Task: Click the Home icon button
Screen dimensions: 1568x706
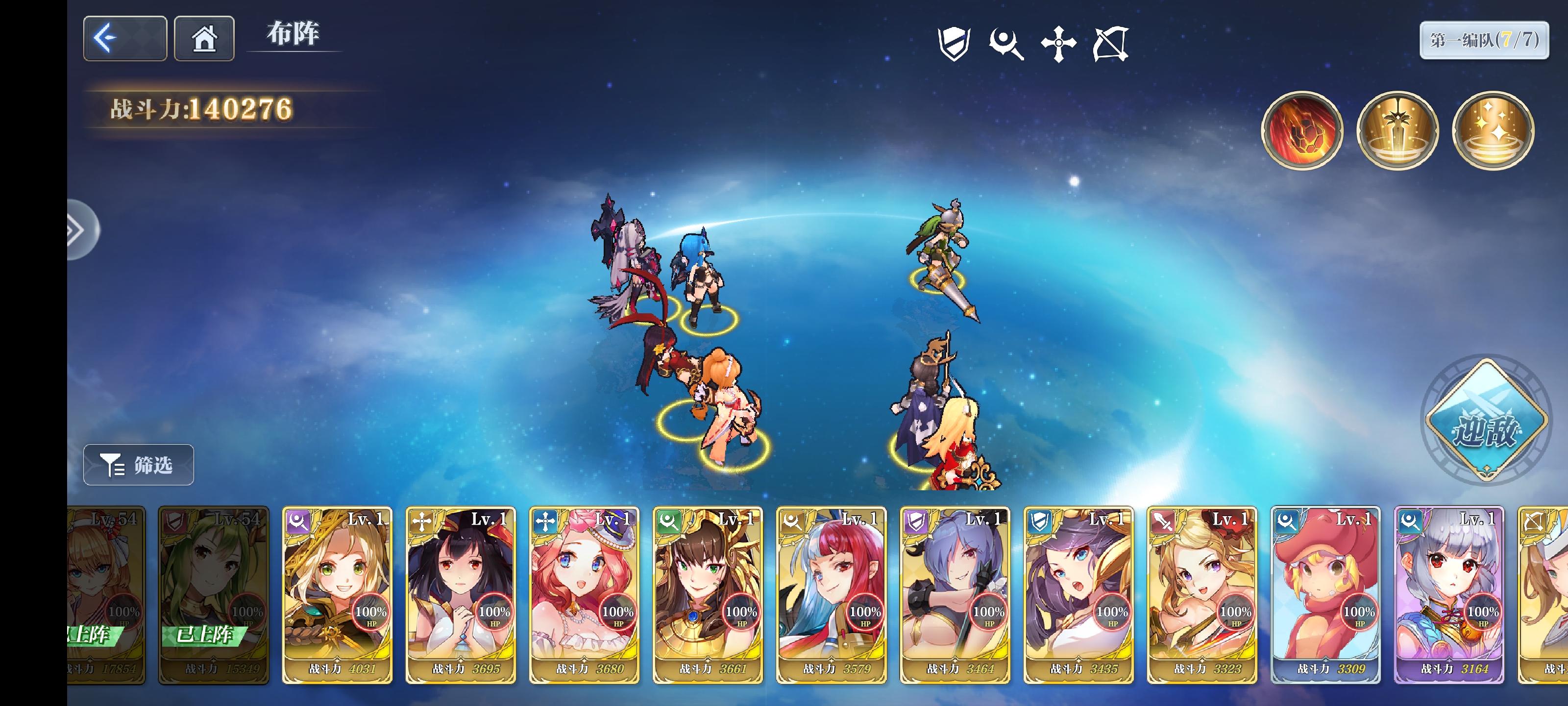Action: 204,38
